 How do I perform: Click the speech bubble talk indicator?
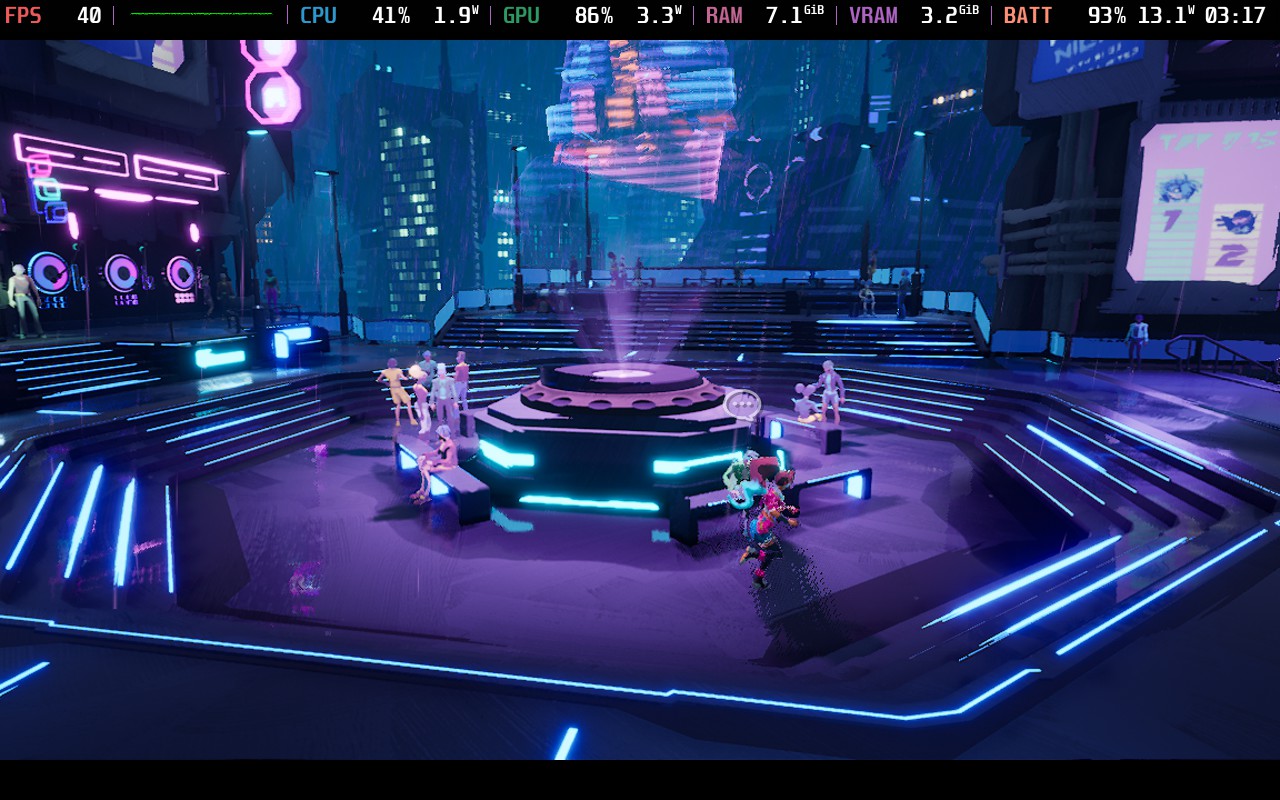click(742, 404)
